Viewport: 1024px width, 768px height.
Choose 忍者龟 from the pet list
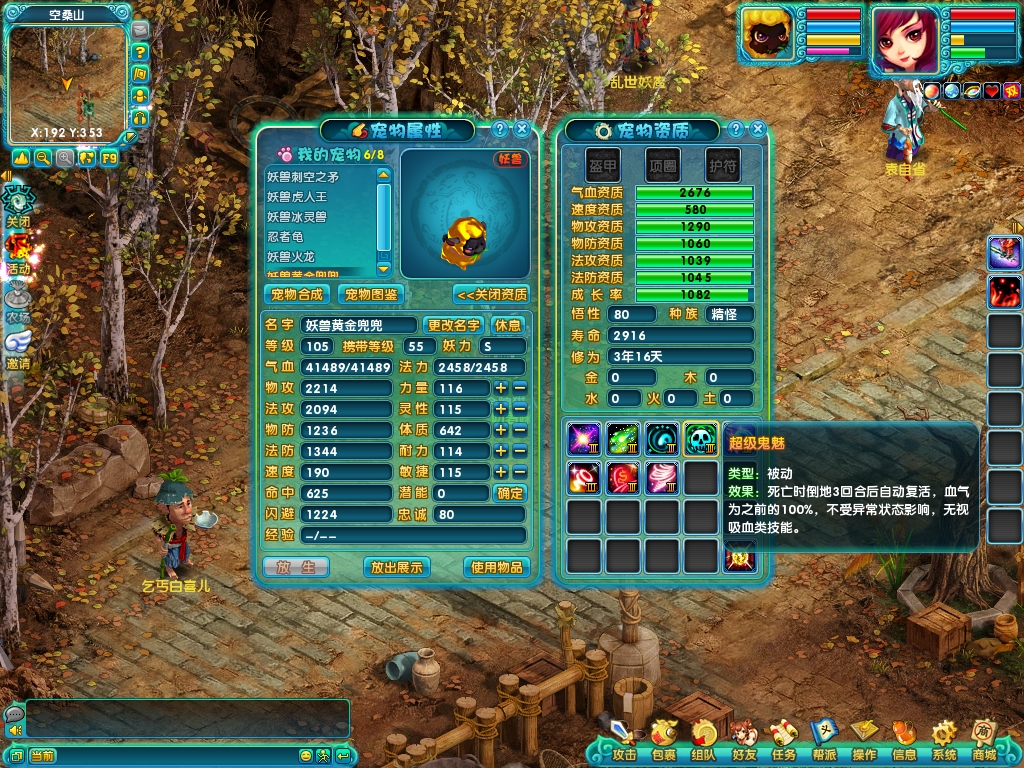coord(285,237)
